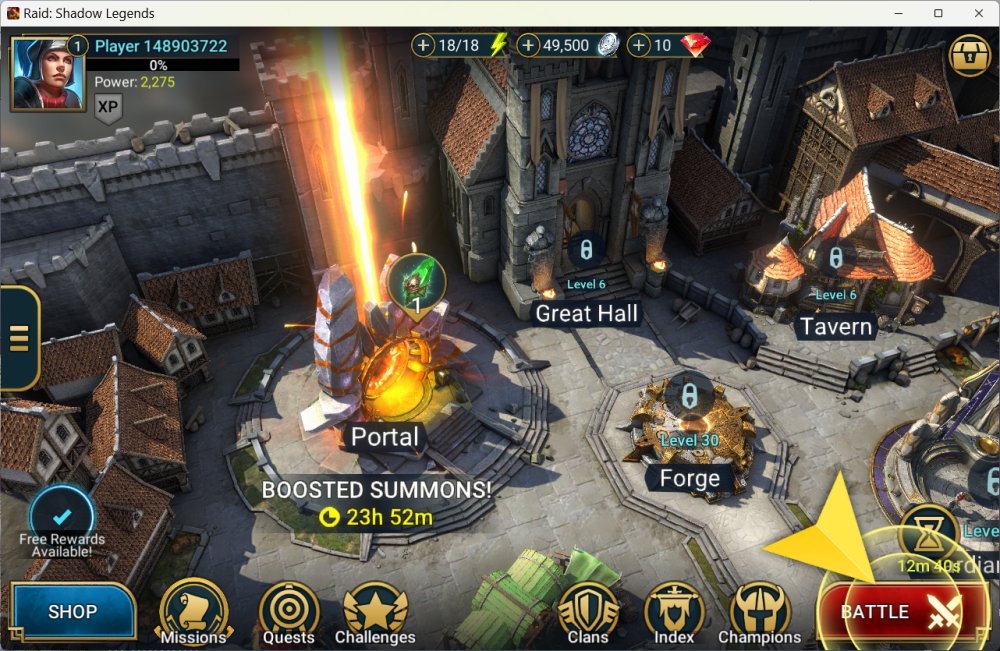Expand the left side menu tab

click(x=18, y=338)
